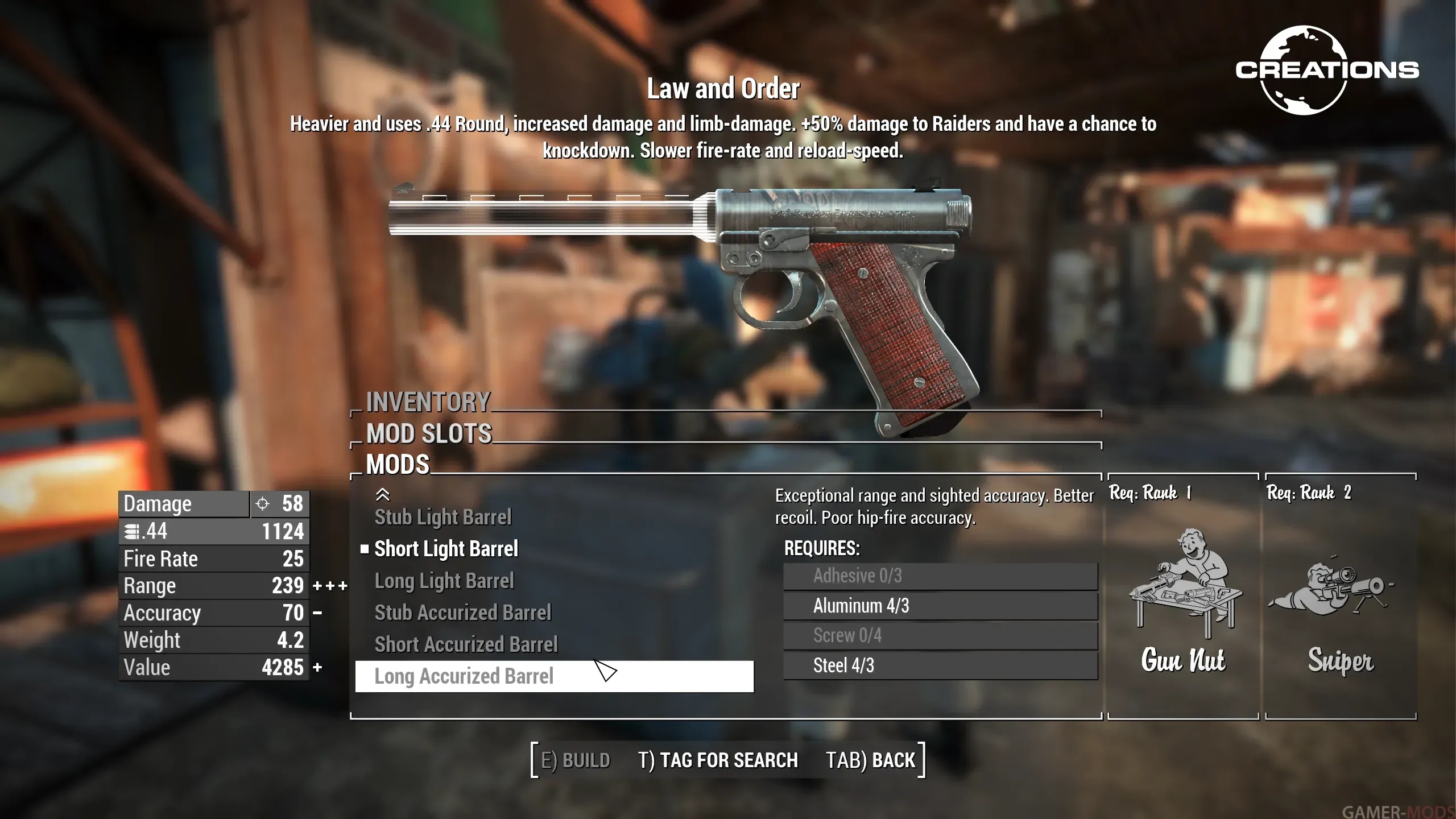The width and height of the screenshot is (1456, 819).
Task: Click the highlighted Long Accurized Barrel entry
Action: [x=554, y=676]
